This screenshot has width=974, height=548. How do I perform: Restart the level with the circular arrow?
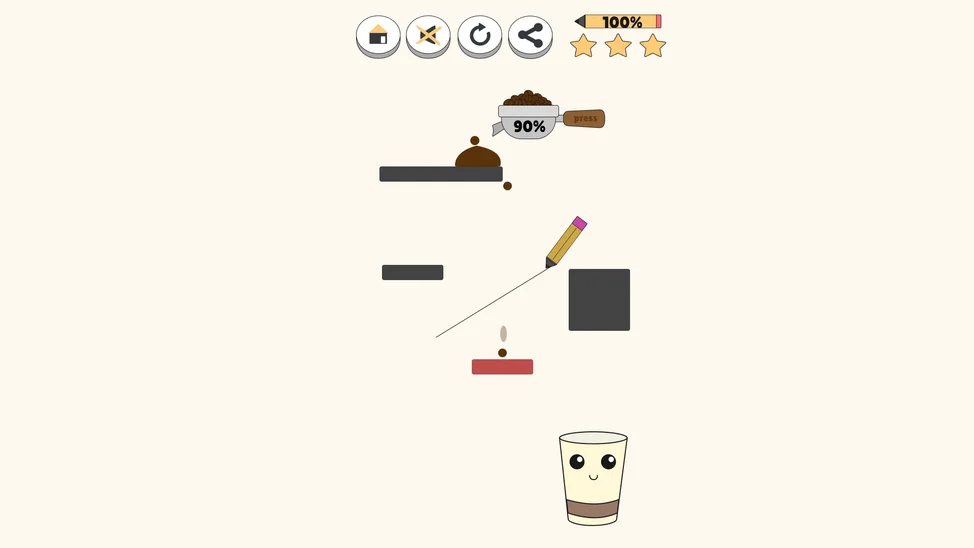point(480,36)
